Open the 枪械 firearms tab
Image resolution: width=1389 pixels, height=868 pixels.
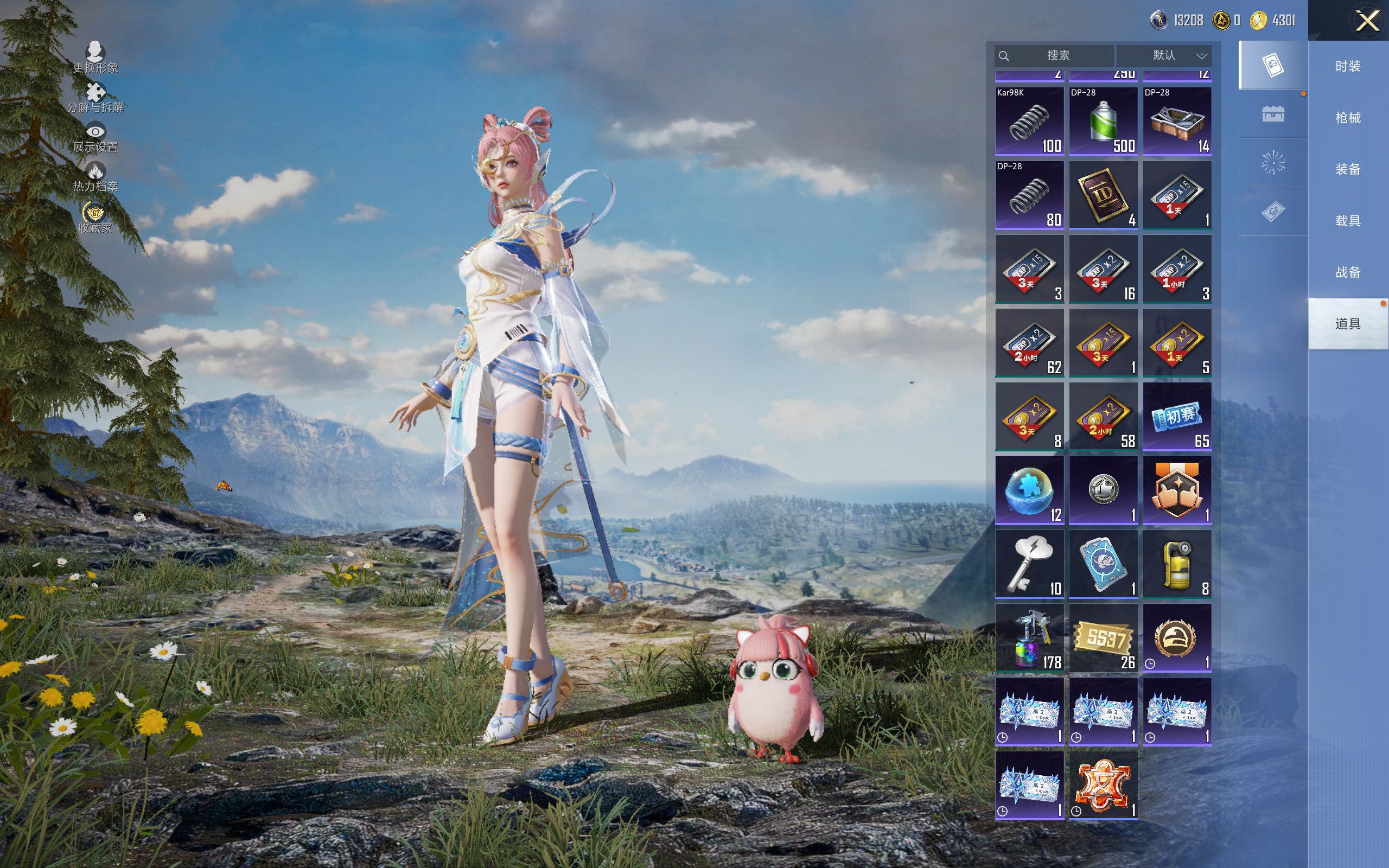(1347, 118)
